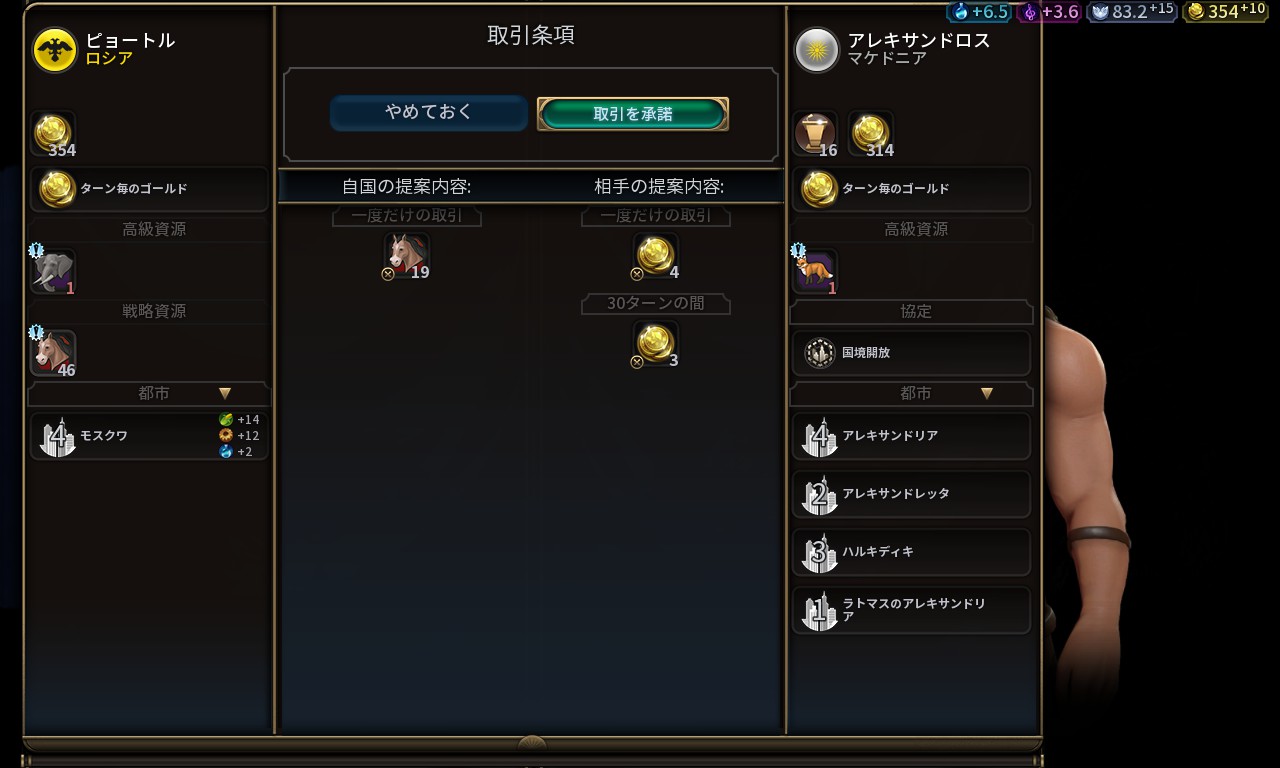The height and width of the screenshot is (768, 1280).
Task: Pick the ハルキディキ city entry
Action: (911, 552)
